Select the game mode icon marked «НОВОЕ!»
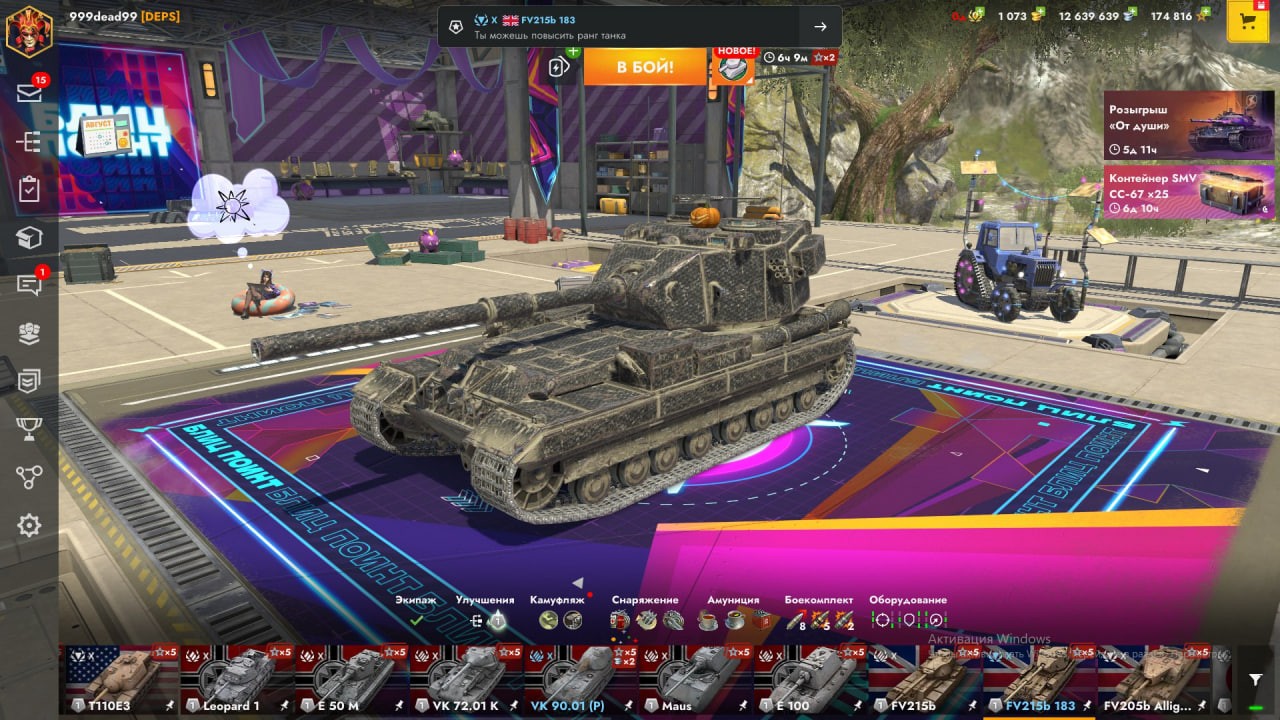The height and width of the screenshot is (720, 1280). (x=733, y=67)
